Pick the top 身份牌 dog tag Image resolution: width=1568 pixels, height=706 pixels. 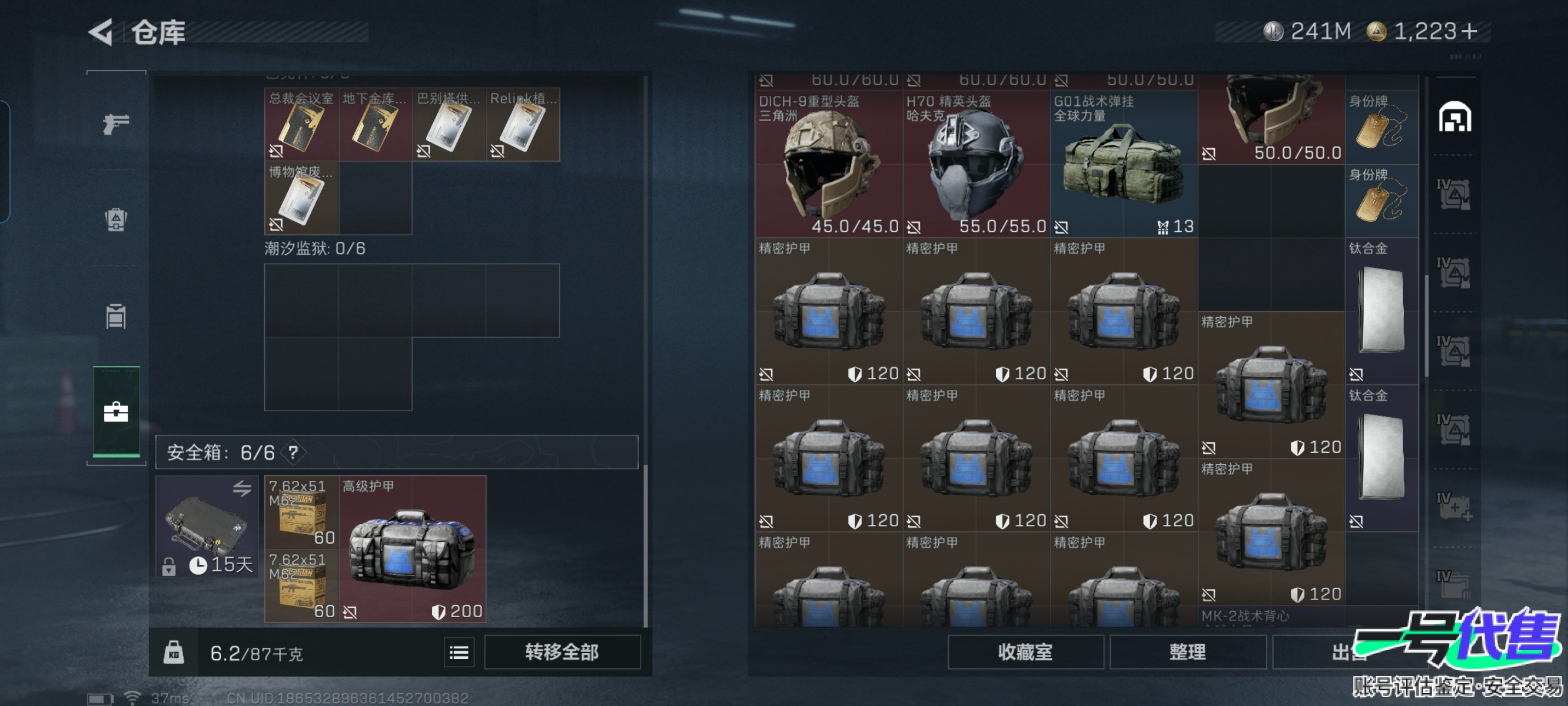pyautogui.click(x=1380, y=128)
